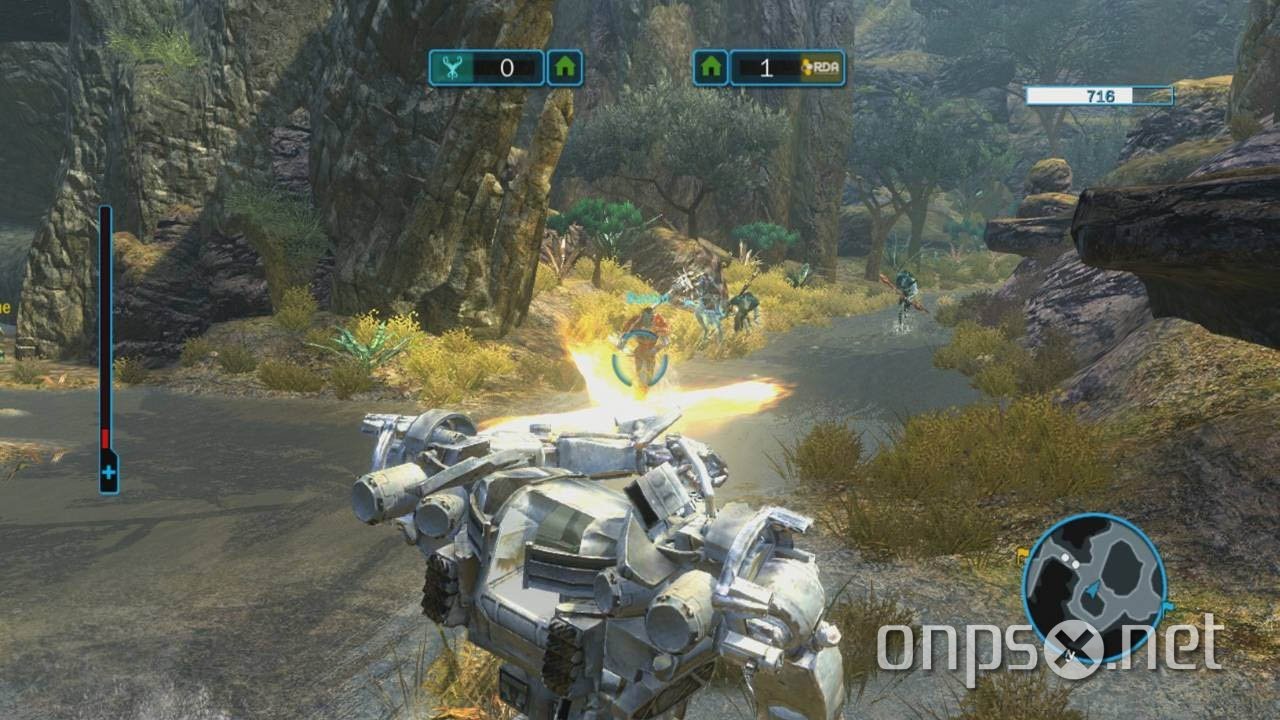
Task: Click the blue plus health icon below the health bar
Action: click(108, 472)
